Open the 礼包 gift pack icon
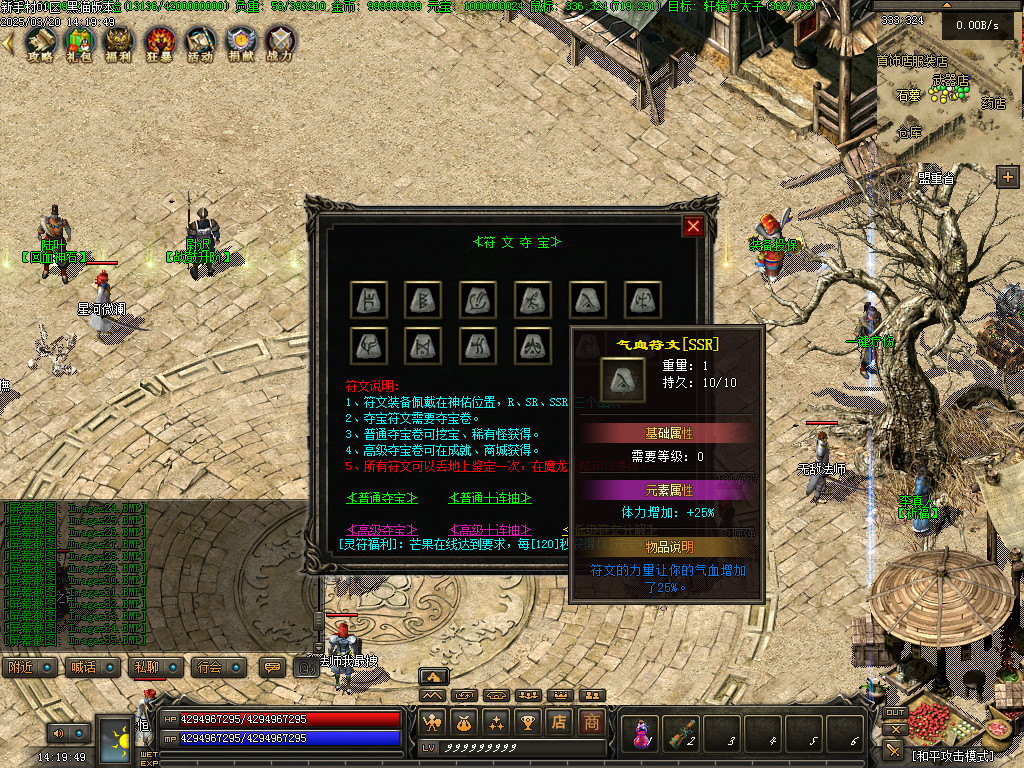 [79, 42]
